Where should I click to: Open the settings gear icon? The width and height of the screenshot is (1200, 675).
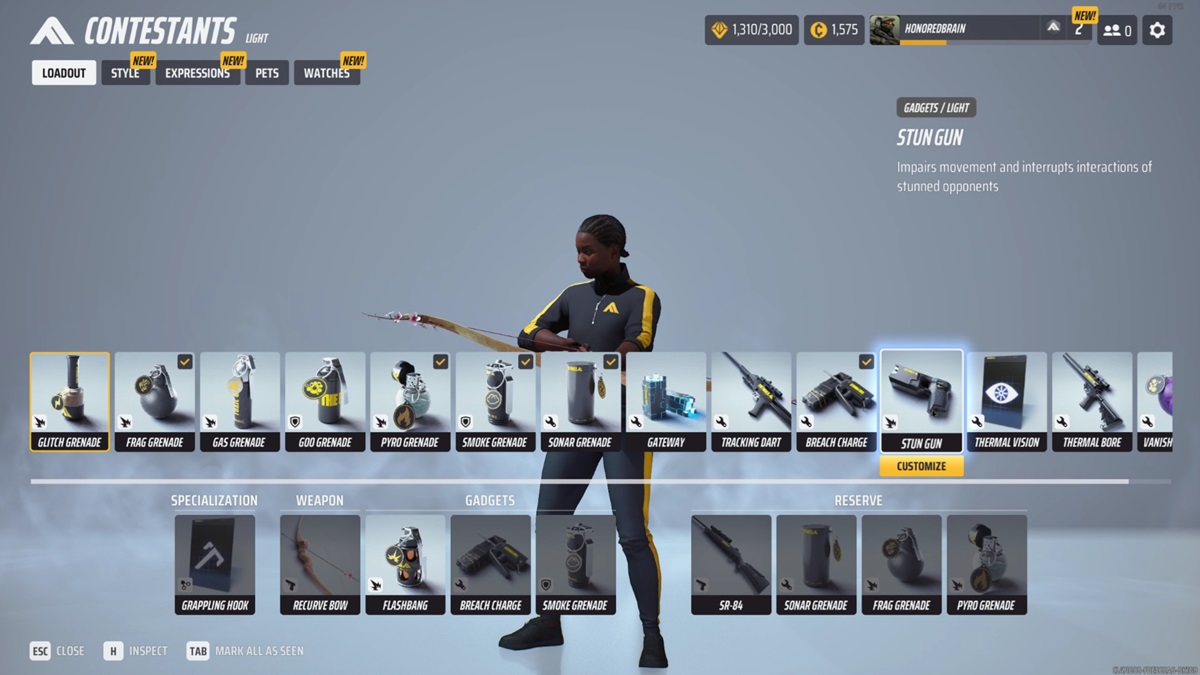1157,30
